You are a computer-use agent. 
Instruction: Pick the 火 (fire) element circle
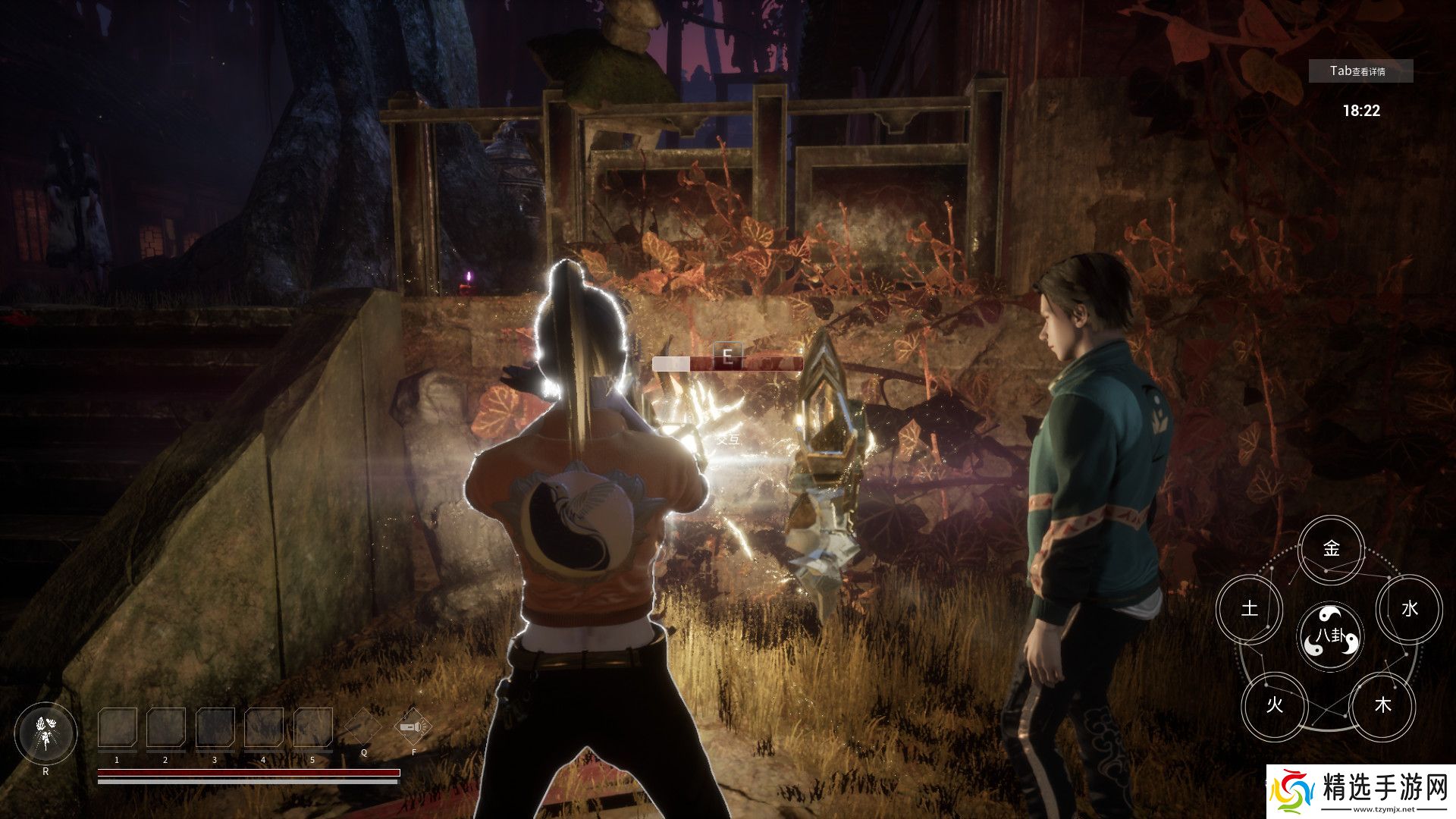pyautogui.click(x=1274, y=705)
